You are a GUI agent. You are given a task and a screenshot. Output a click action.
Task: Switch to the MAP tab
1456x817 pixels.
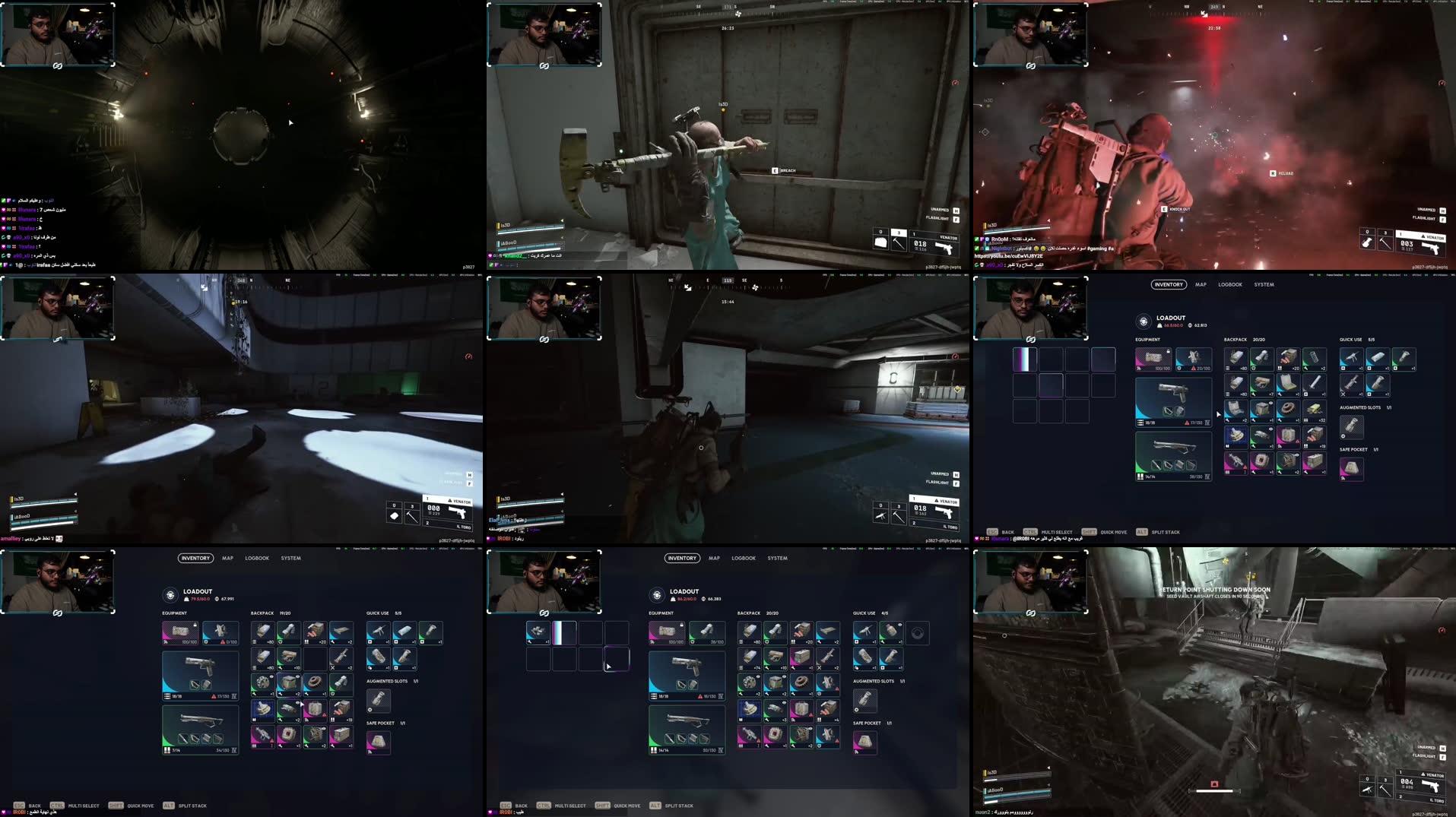click(1200, 285)
